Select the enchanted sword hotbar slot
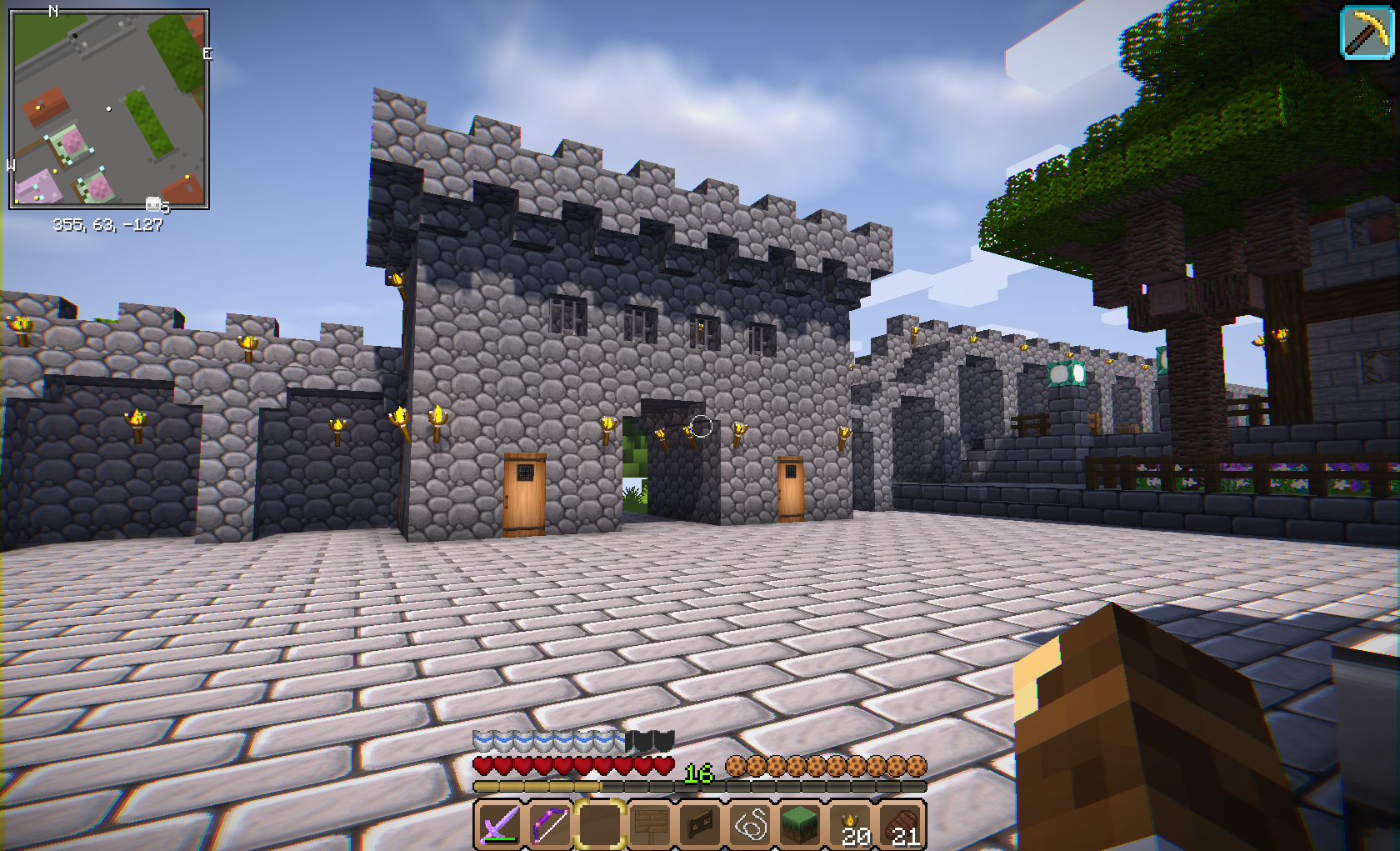The width and height of the screenshot is (1400, 851). (x=499, y=825)
